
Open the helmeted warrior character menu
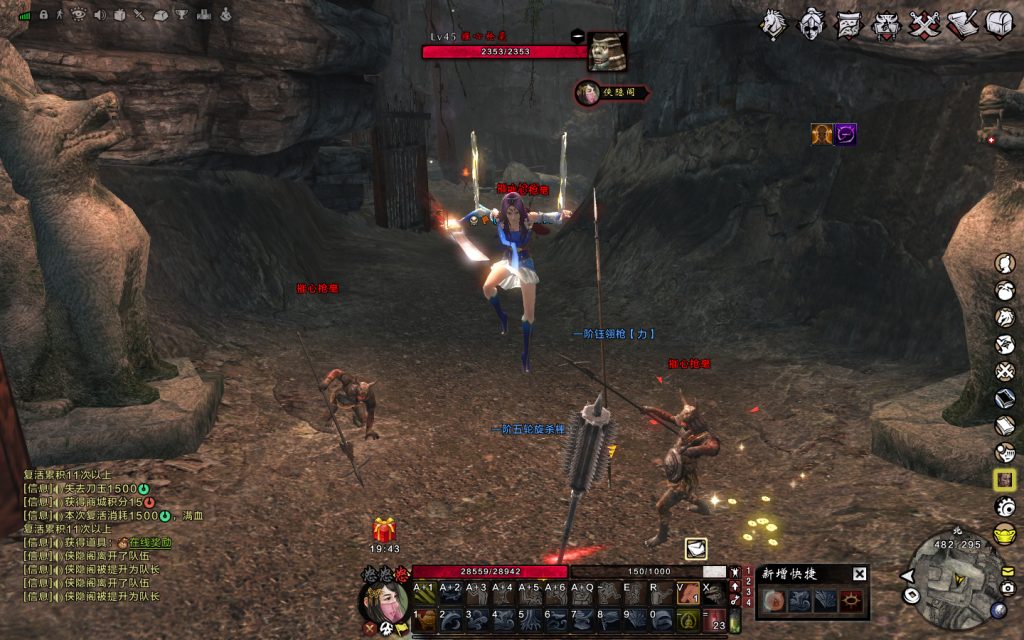(811, 23)
